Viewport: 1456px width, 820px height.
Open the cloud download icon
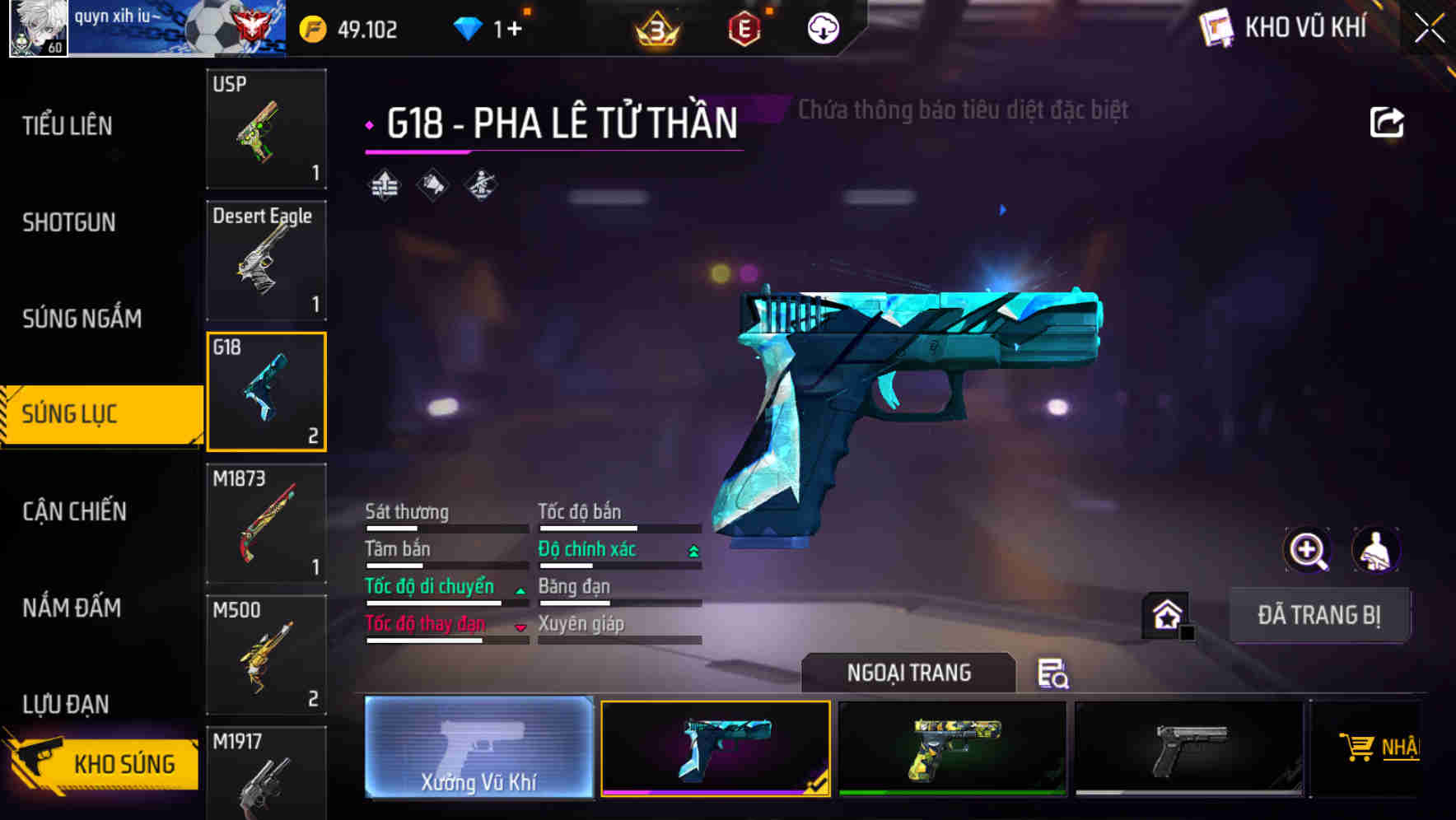pos(822,27)
